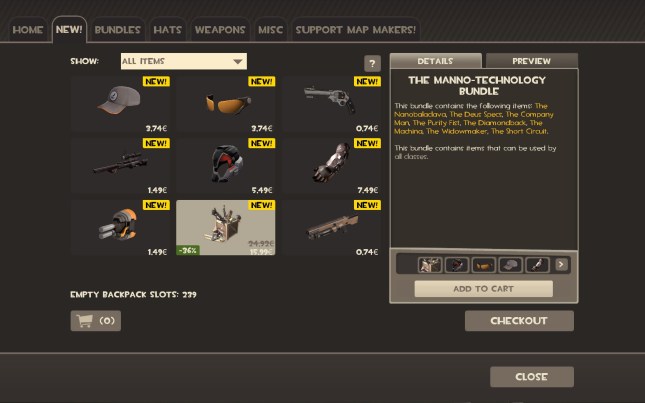Screen dimensions: 645x403
Task: Open Support Map Makers tab
Action: (355, 30)
